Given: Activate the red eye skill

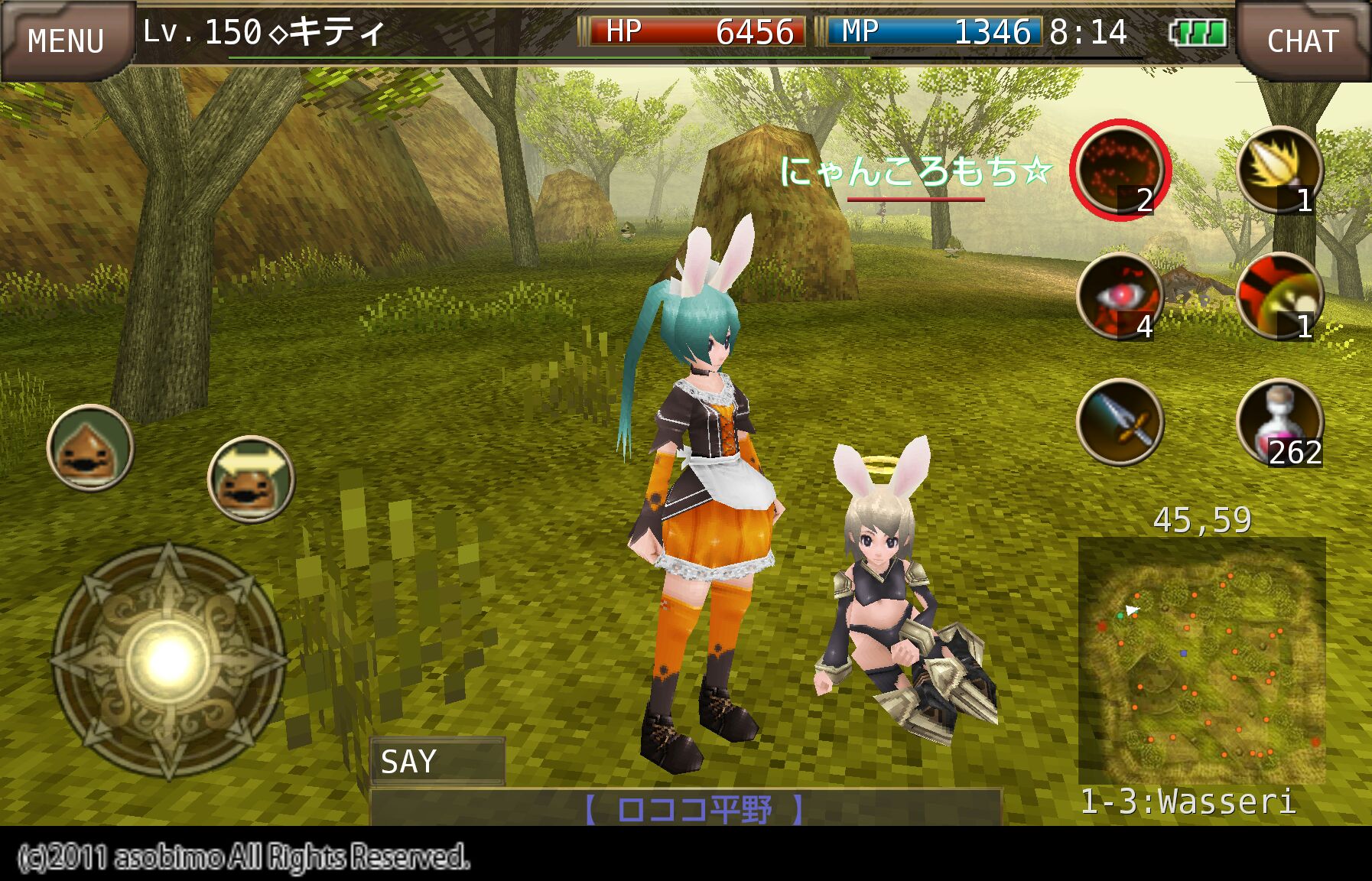Looking at the screenshot, I should [1120, 296].
